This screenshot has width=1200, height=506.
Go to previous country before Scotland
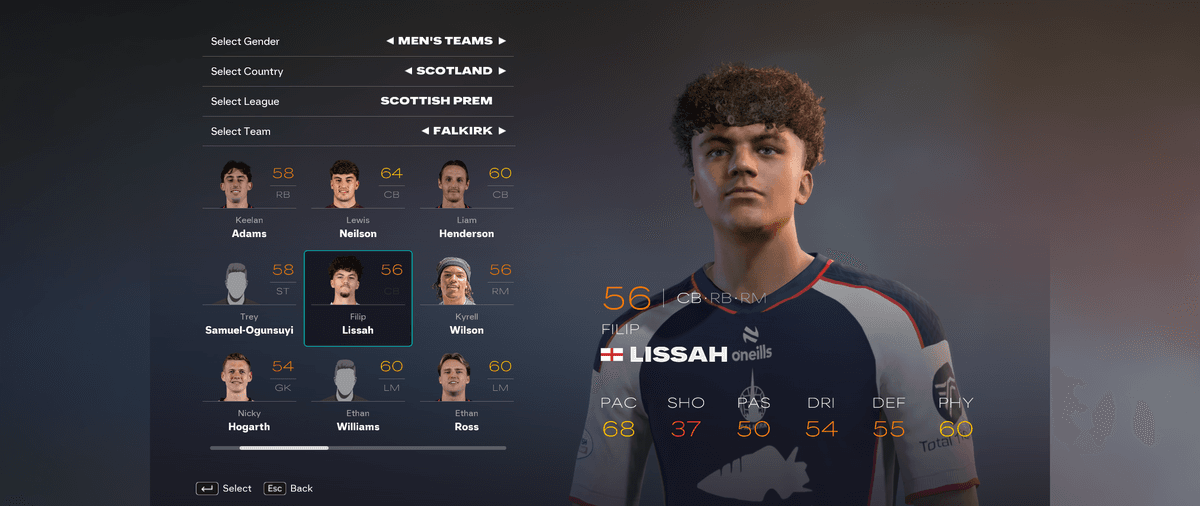[x=408, y=71]
